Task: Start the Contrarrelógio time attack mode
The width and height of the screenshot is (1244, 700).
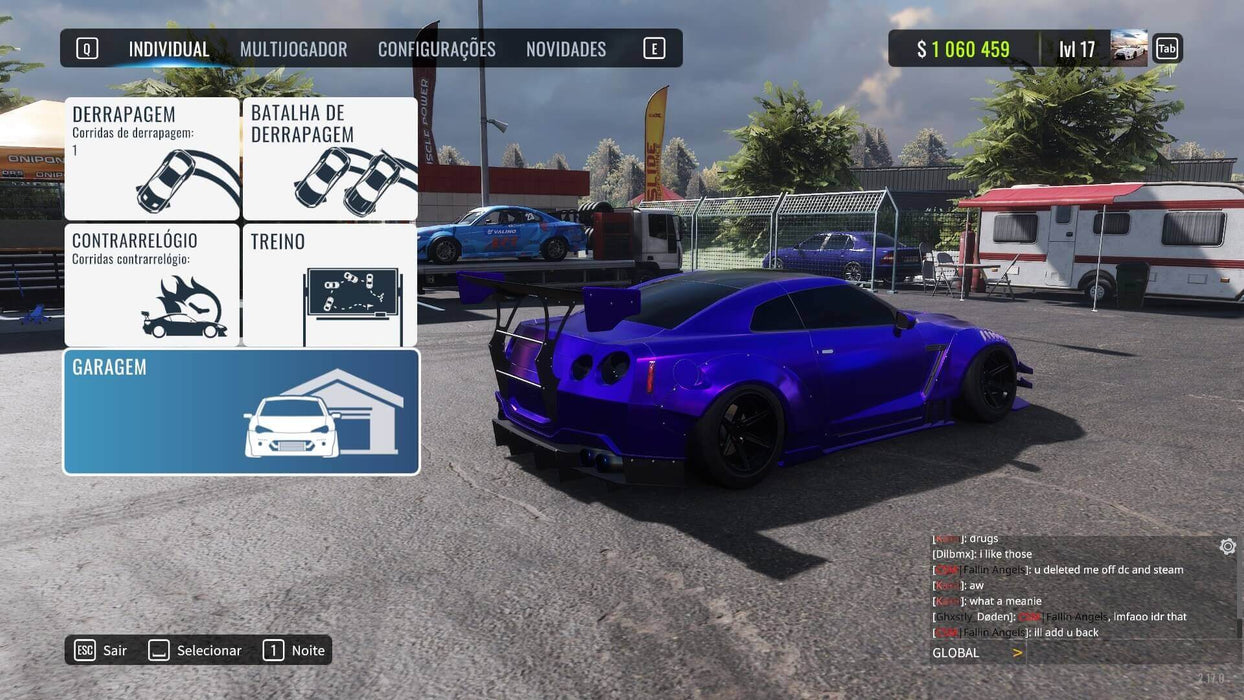Action: coord(152,285)
